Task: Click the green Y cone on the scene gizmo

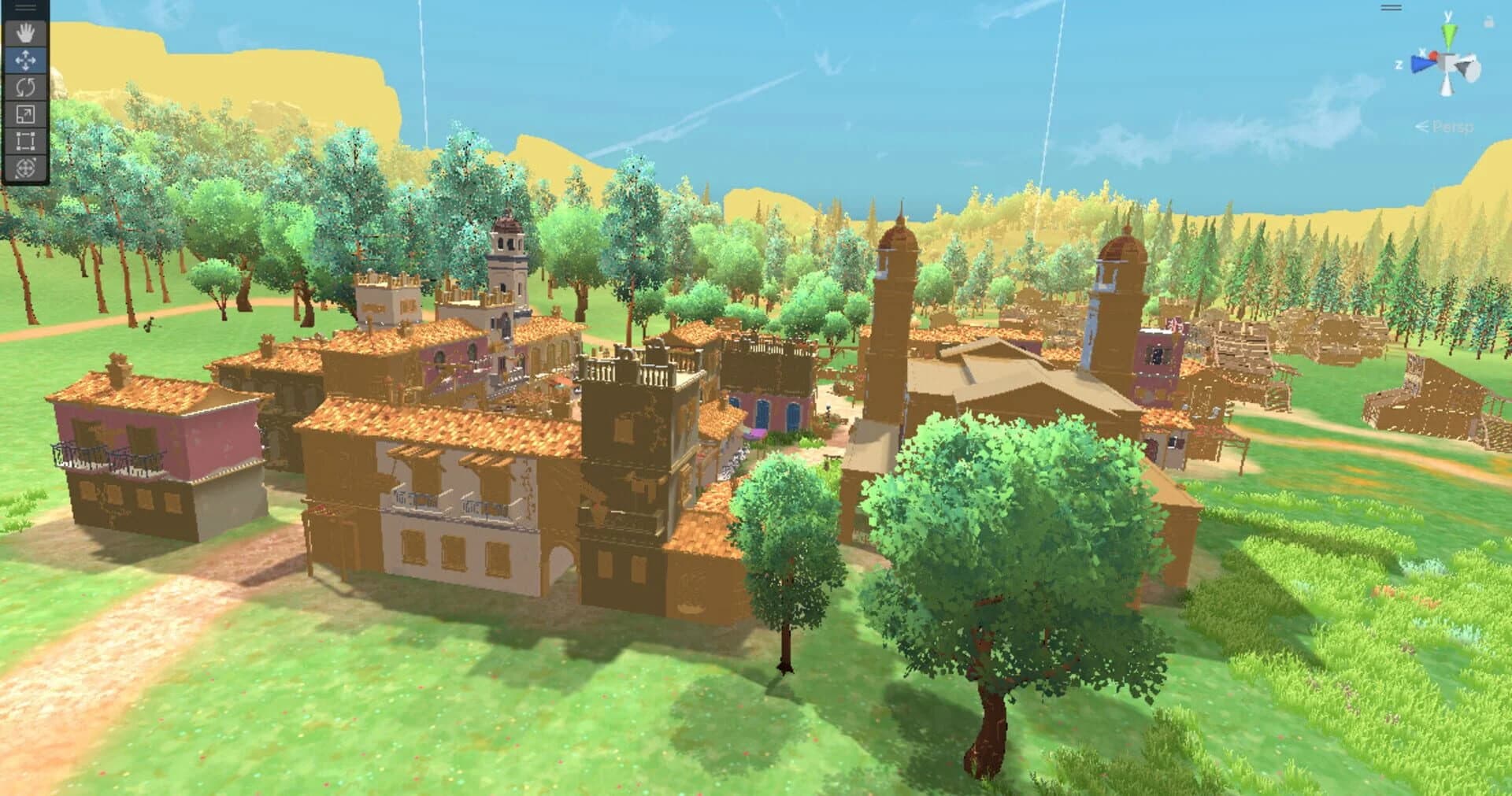Action: (x=1448, y=34)
